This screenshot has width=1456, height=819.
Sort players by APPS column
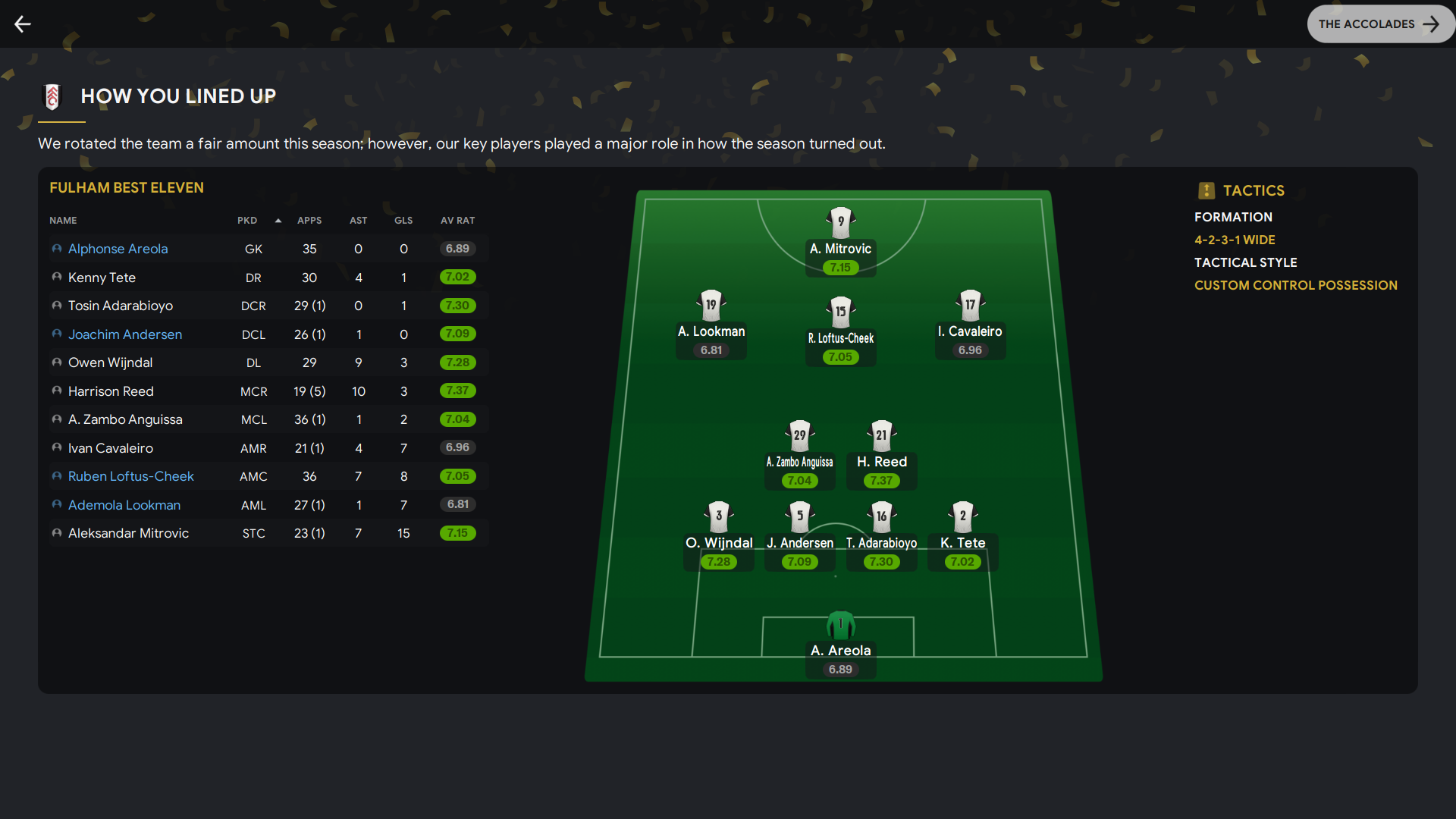point(309,221)
